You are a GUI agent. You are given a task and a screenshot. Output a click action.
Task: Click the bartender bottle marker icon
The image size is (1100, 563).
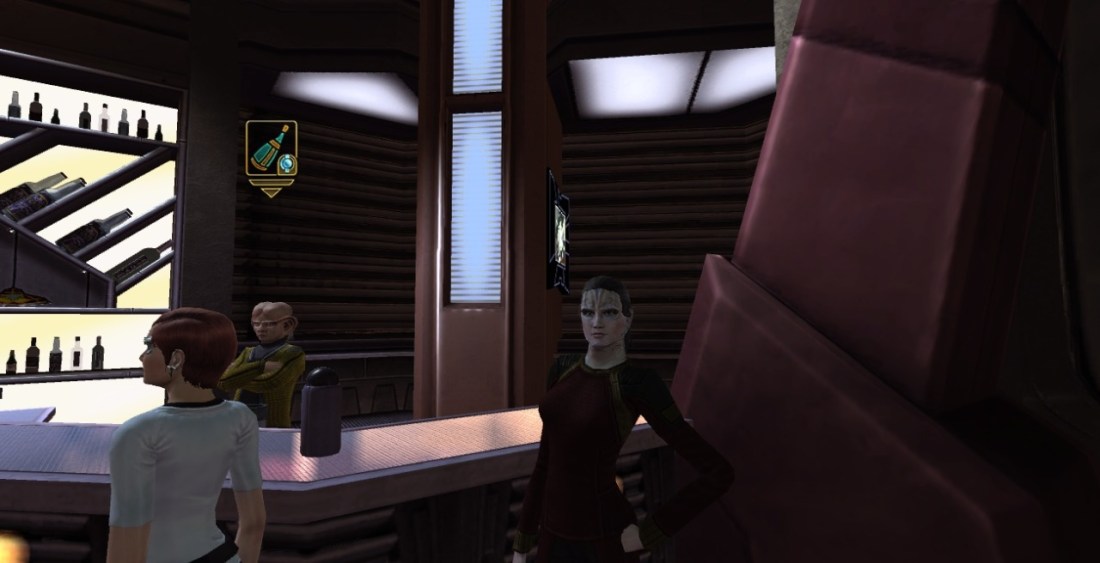(271, 152)
